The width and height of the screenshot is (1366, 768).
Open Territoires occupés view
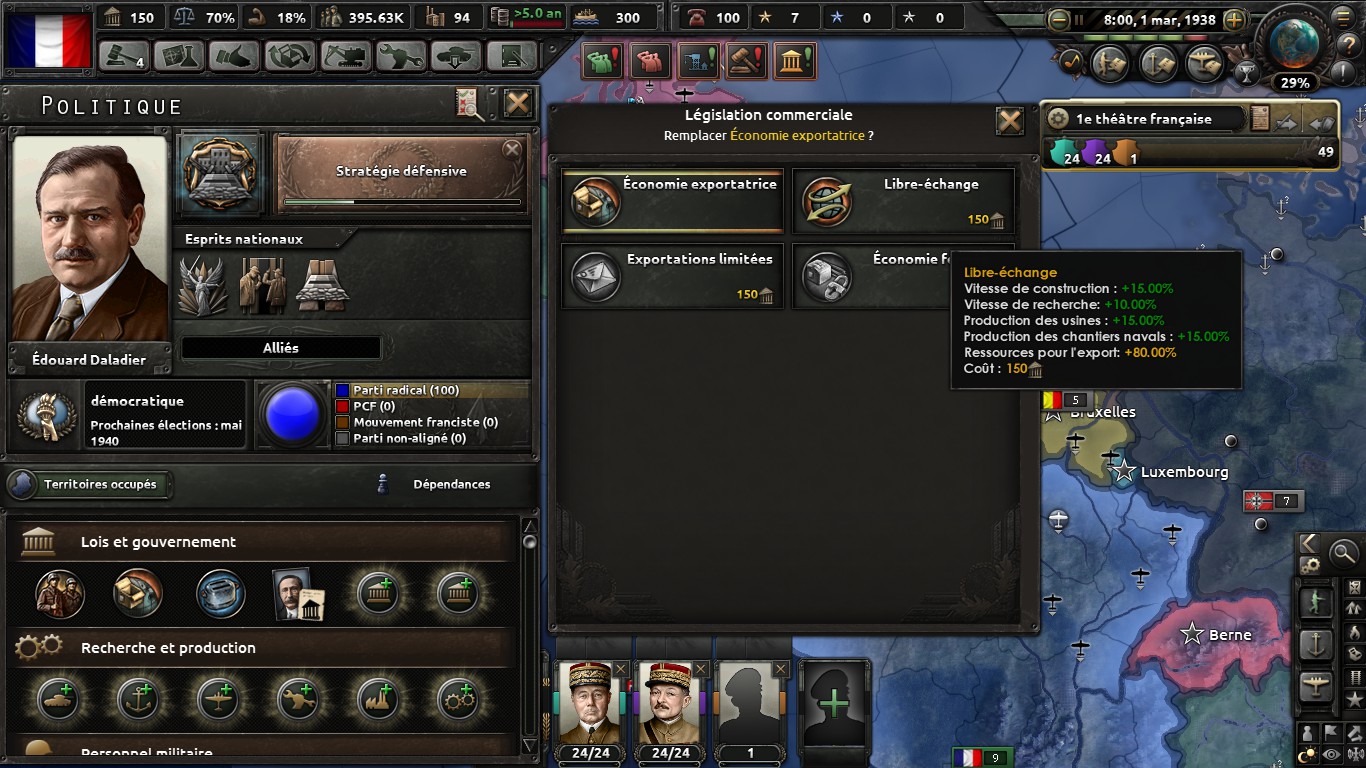(x=90, y=485)
